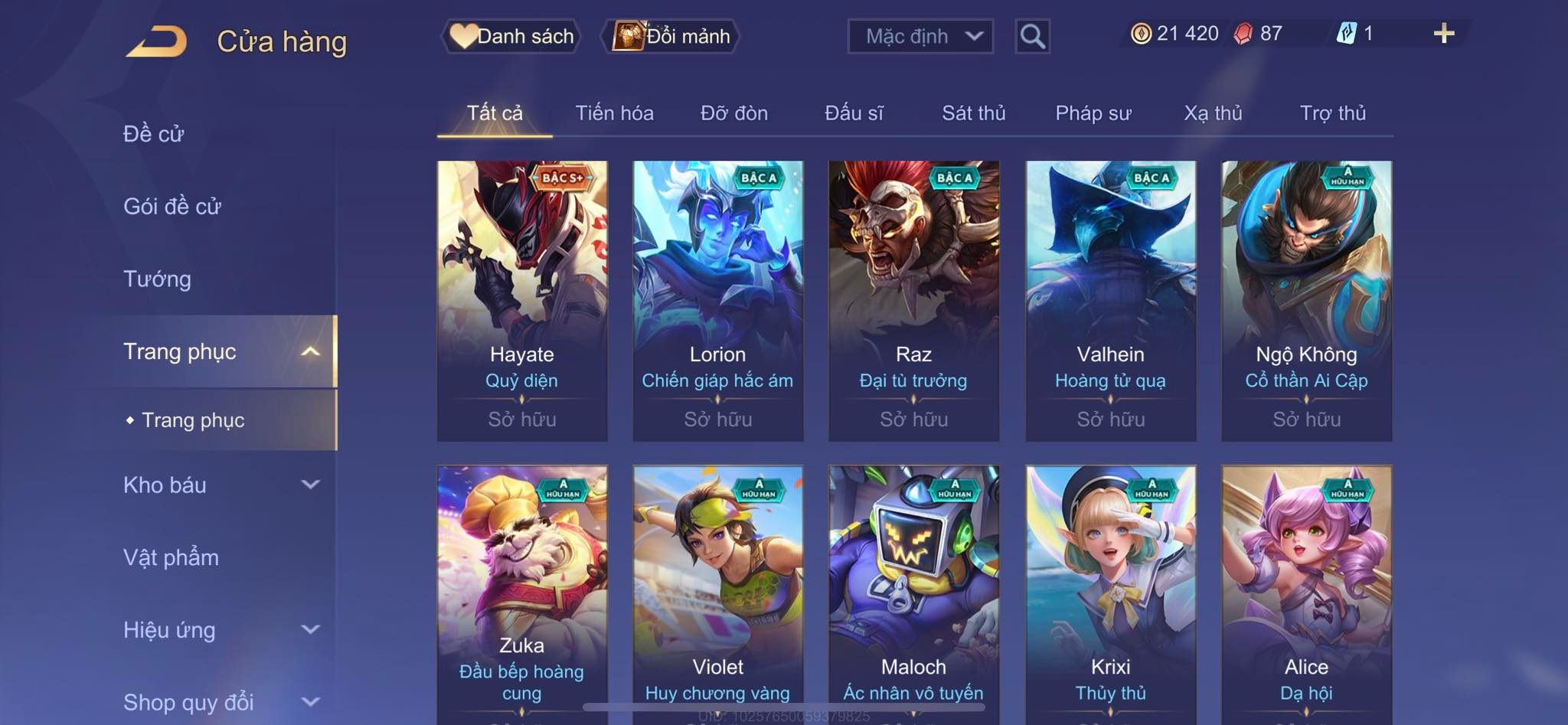Screen dimensions: 1568x725
Task: Select the Đỡ đòn category tab
Action: point(733,113)
